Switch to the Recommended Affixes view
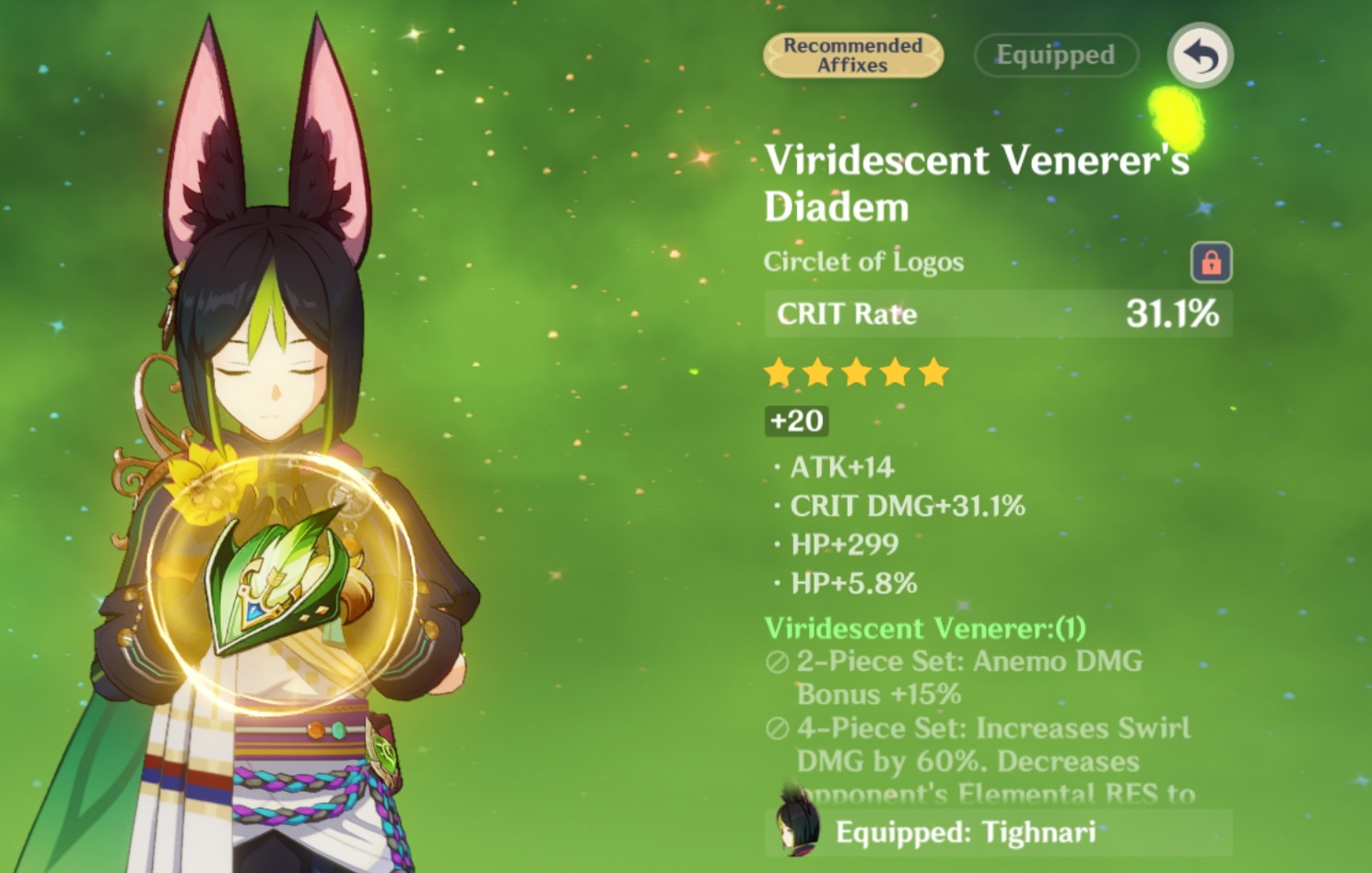Image resolution: width=1372 pixels, height=873 pixels. click(x=852, y=54)
